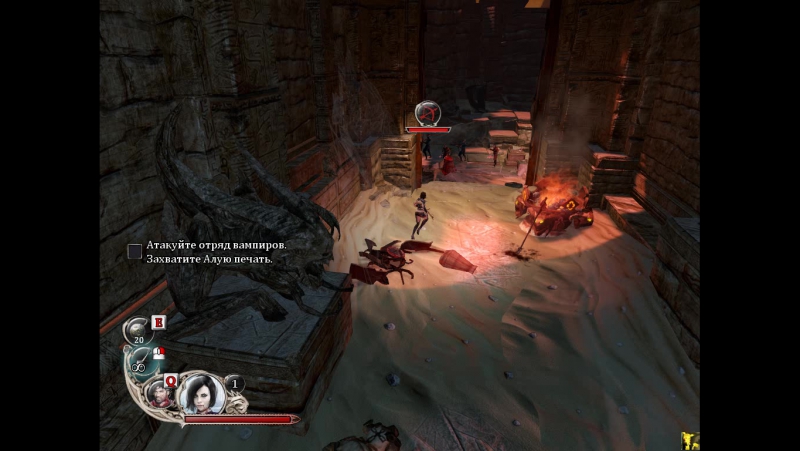
Task: Click the round level 1 badge beside the portrait
Action: click(x=235, y=383)
